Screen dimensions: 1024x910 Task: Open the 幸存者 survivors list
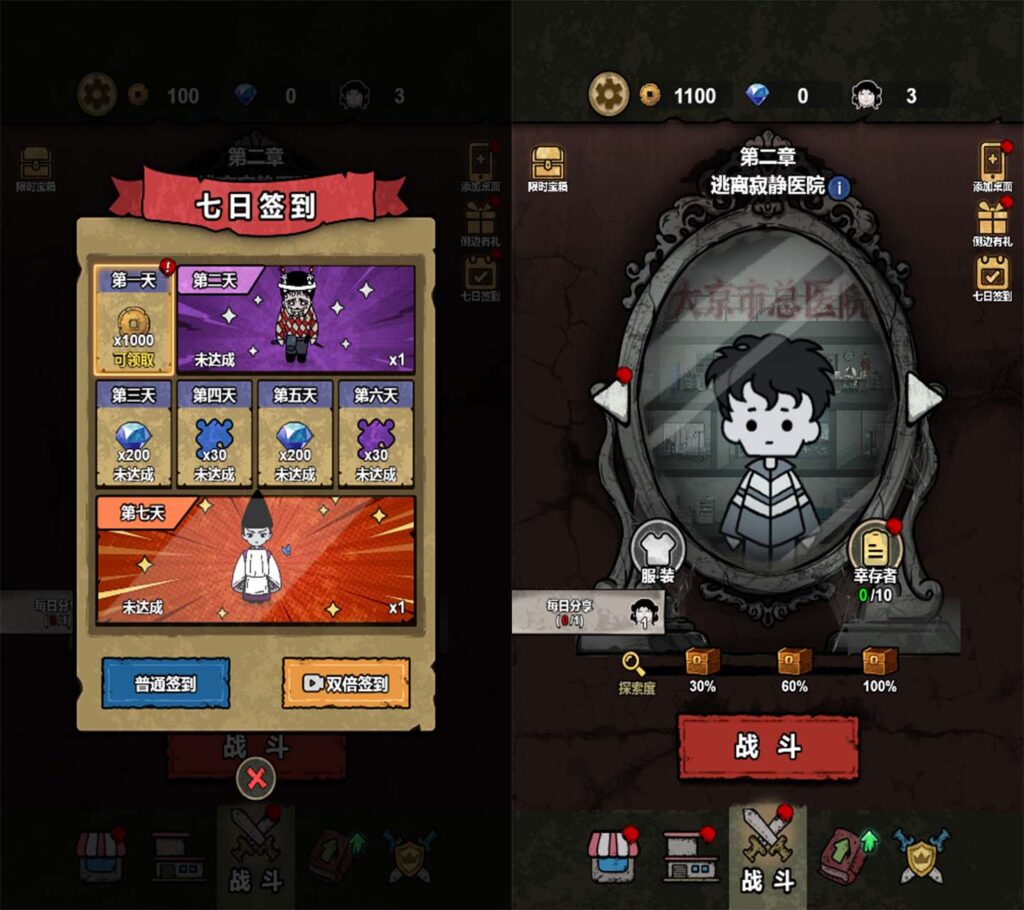[875, 553]
